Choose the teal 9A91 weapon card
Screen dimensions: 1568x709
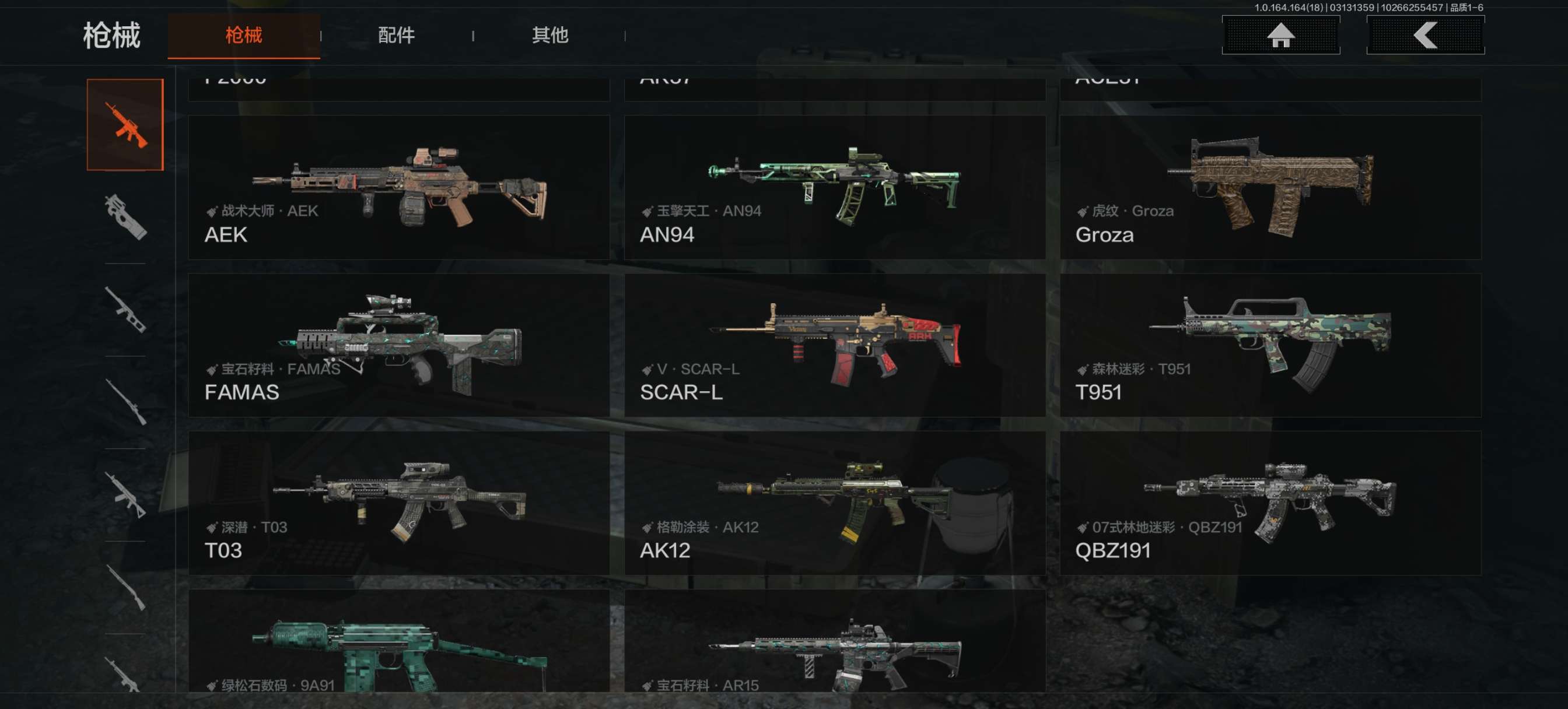point(398,642)
